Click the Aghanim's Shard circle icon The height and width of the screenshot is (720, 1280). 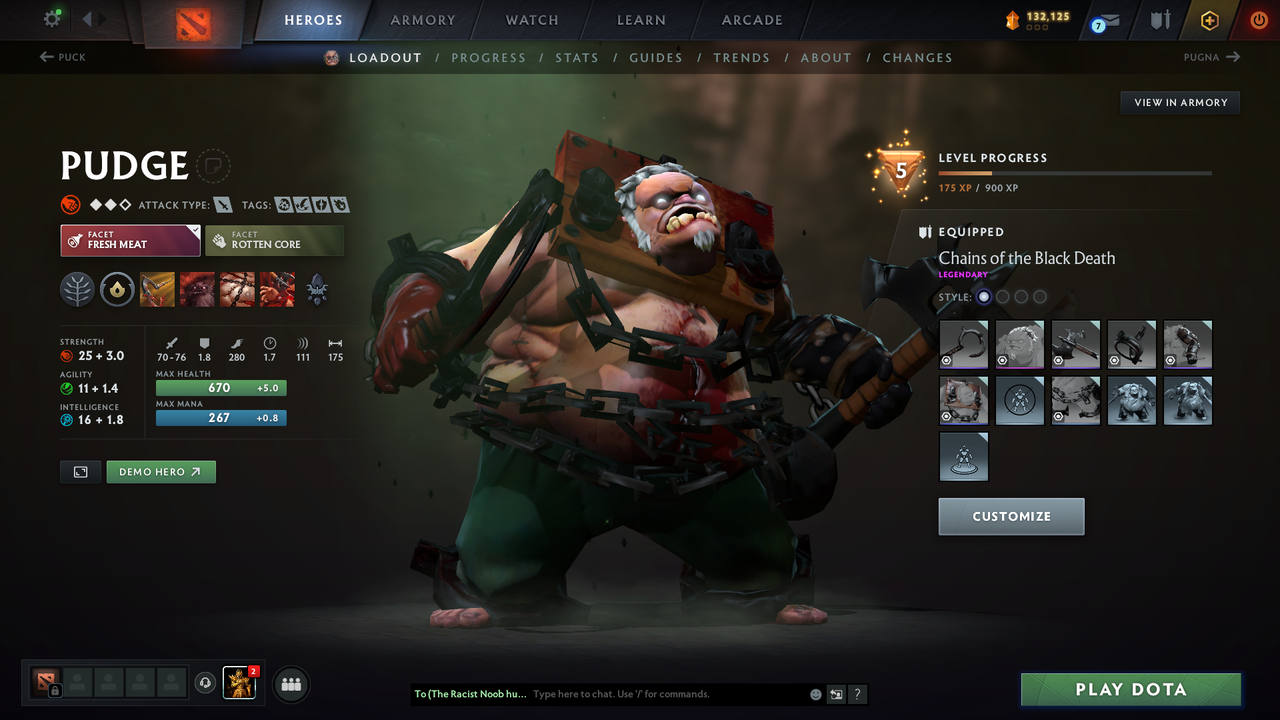coord(117,290)
